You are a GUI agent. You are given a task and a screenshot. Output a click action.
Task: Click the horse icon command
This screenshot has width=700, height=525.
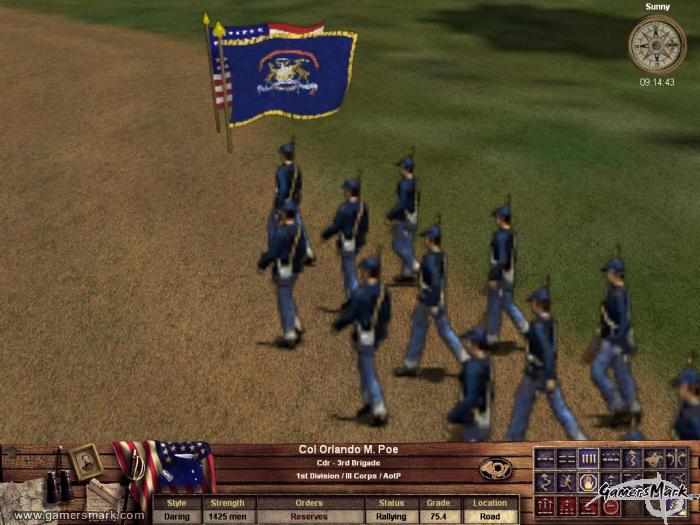654,459
